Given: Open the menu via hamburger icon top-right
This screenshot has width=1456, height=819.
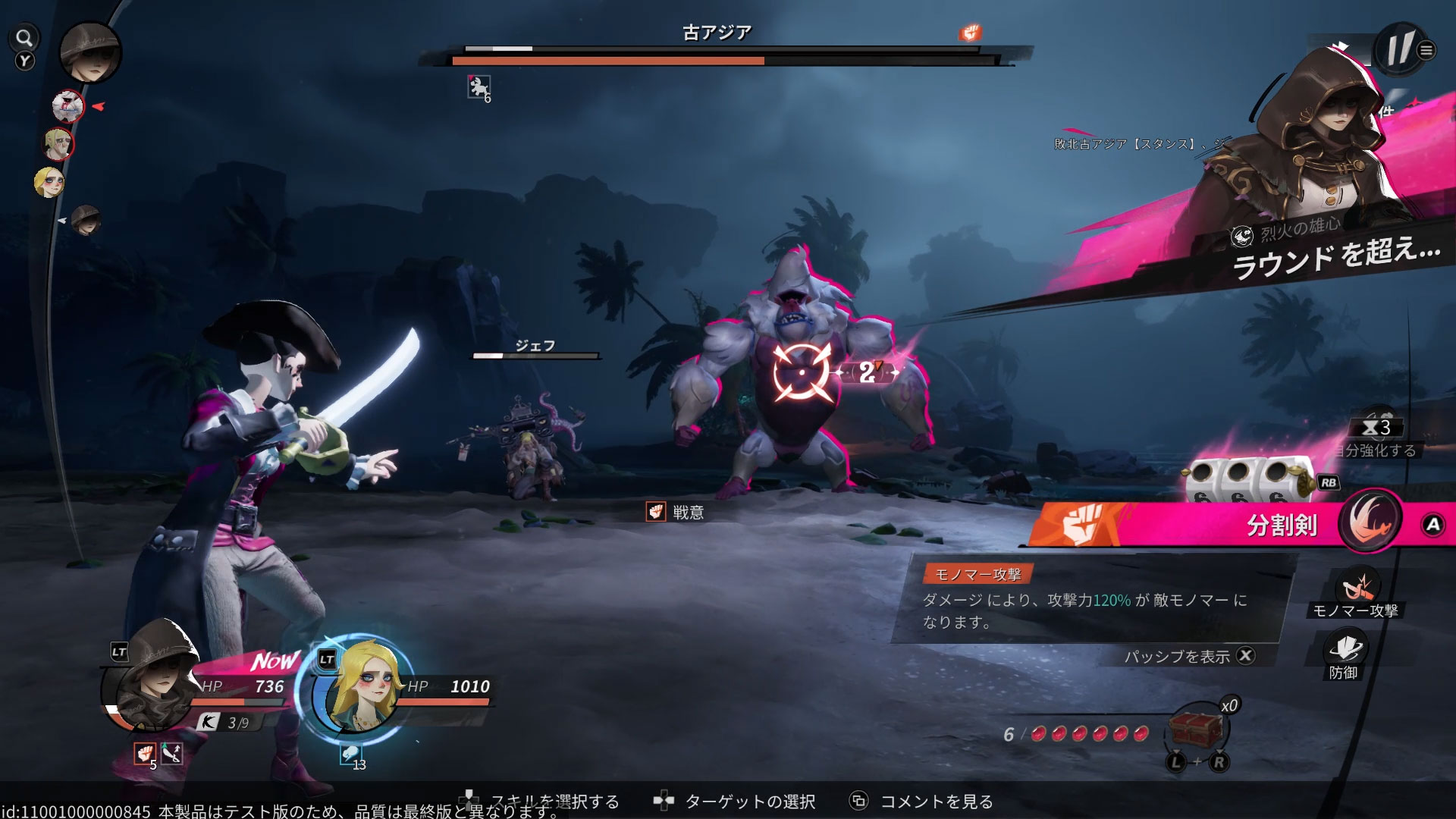Looking at the screenshot, I should tap(1426, 47).
